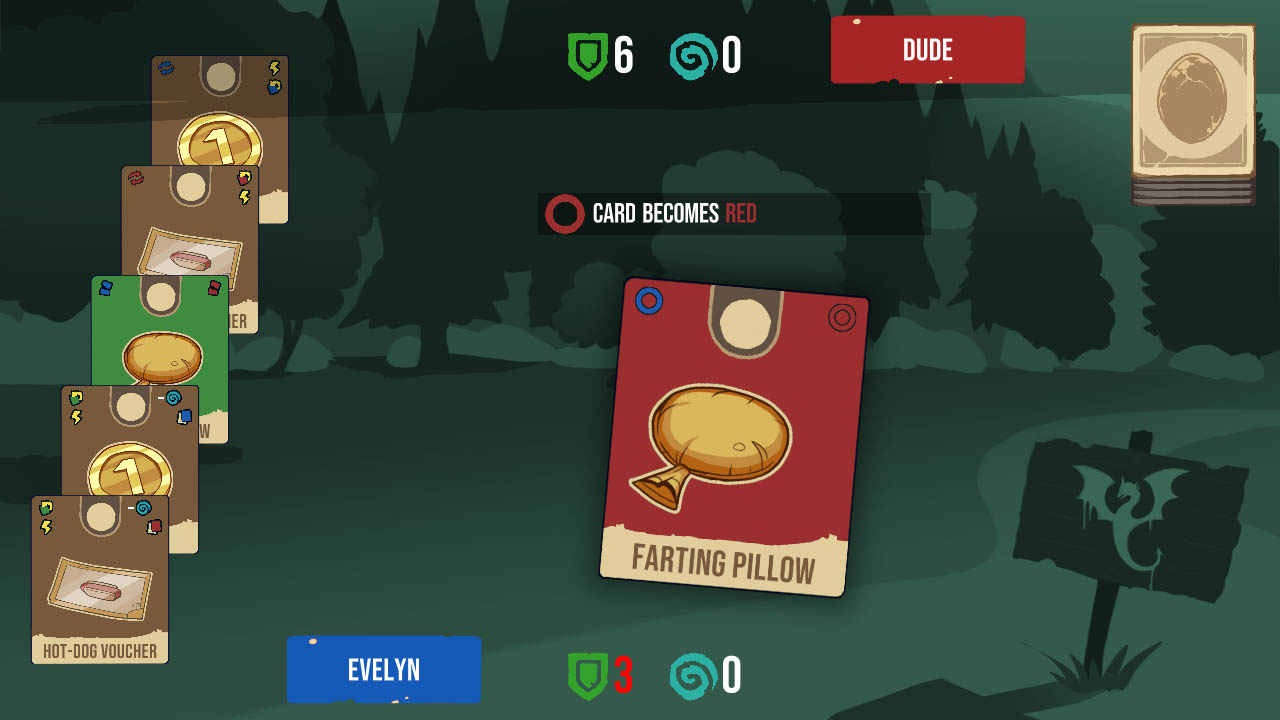This screenshot has height=720, width=1280.
Task: Click the red dice icon on the green pillow card
Action: pyautogui.click(x=214, y=288)
